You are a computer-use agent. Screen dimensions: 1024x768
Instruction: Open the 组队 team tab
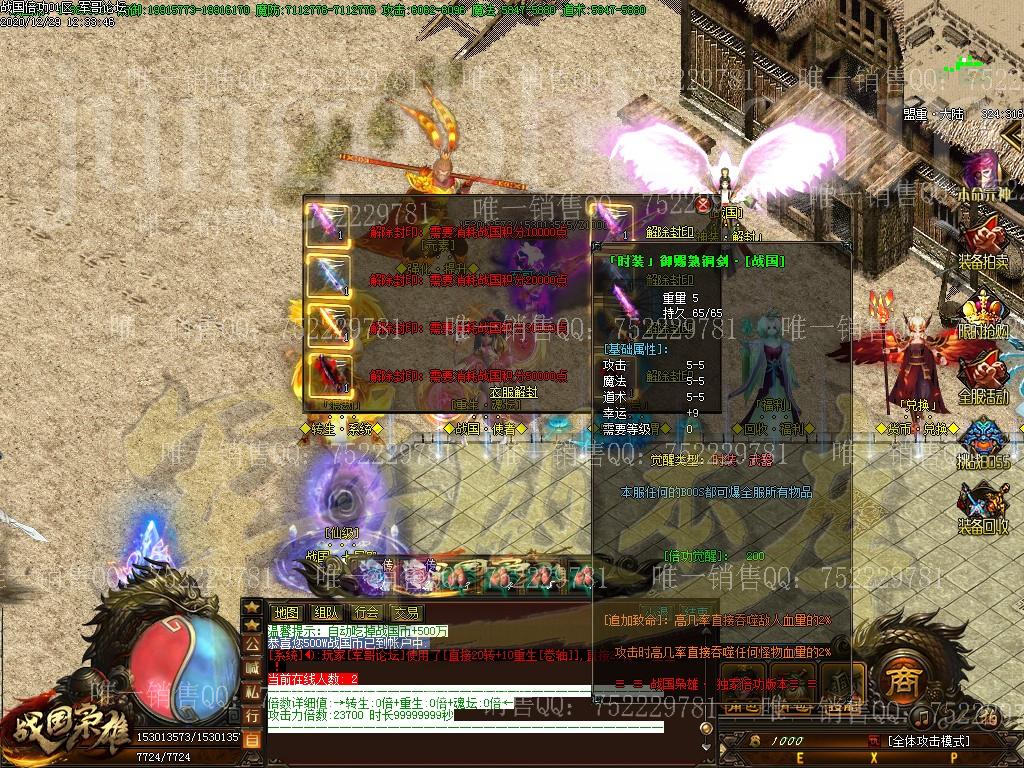point(326,612)
